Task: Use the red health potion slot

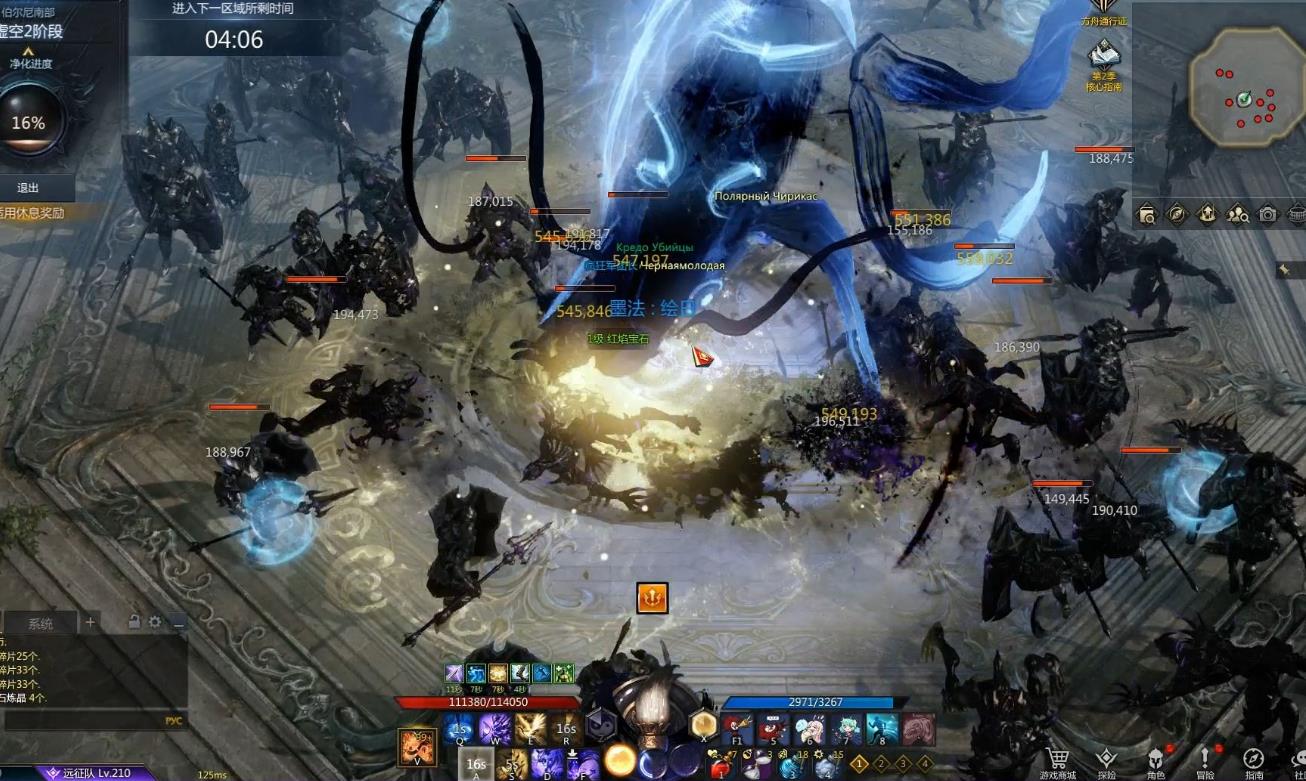Action: pyautogui.click(x=720, y=765)
